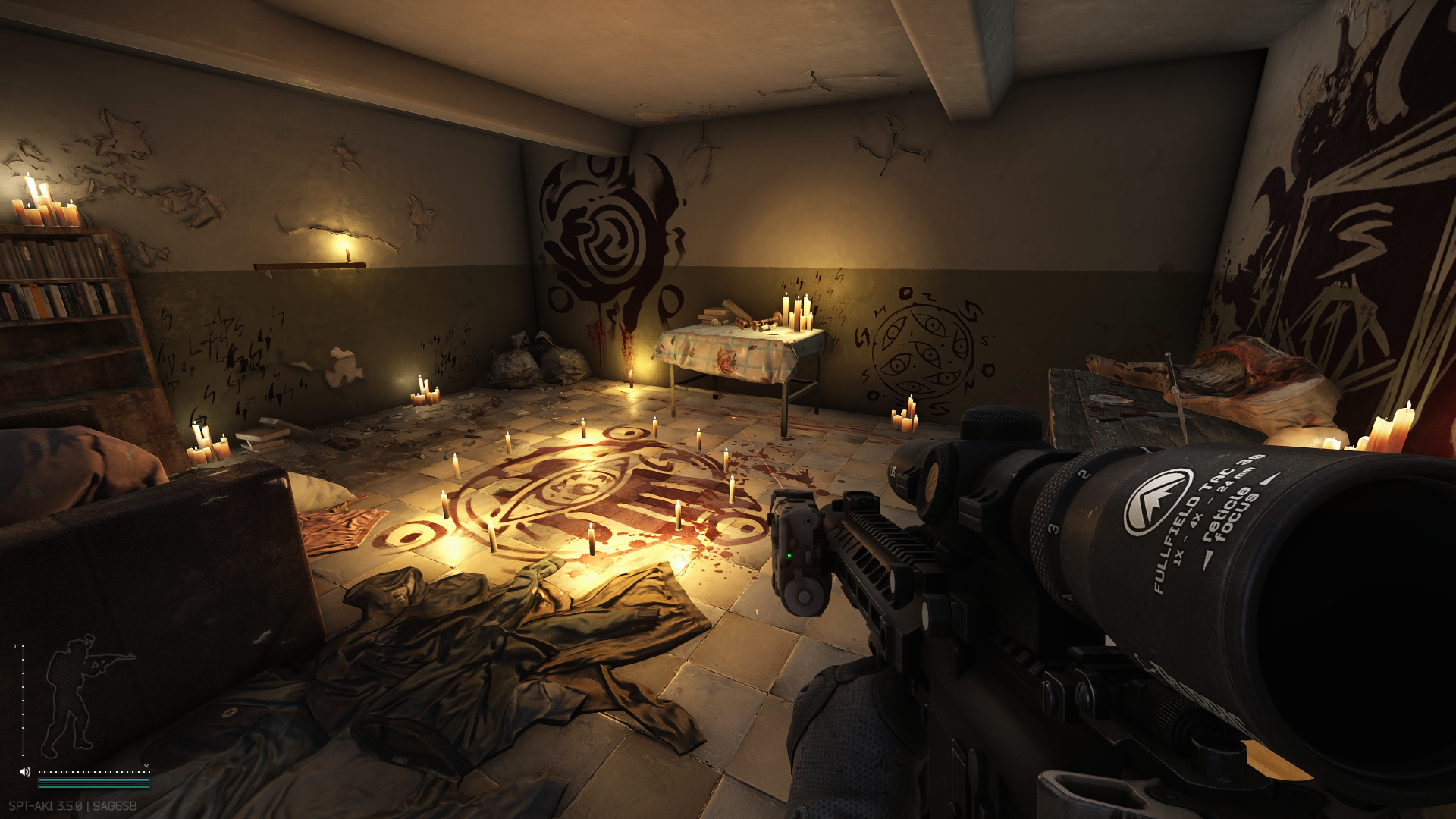Viewport: 1456px width, 819px height.
Task: Click the dotted movement speed slider
Action: (x=94, y=772)
